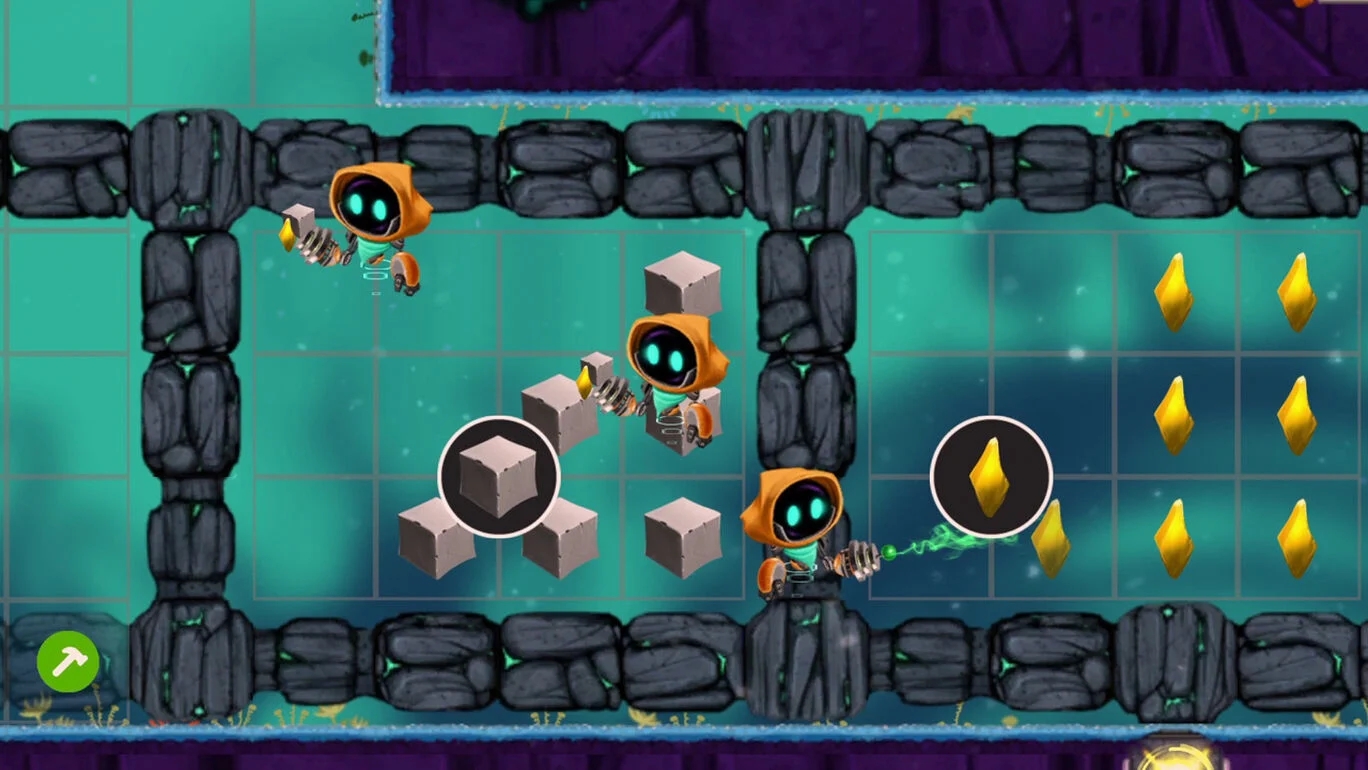Open the green hammer build button
This screenshot has width=1368, height=770.
point(68,662)
